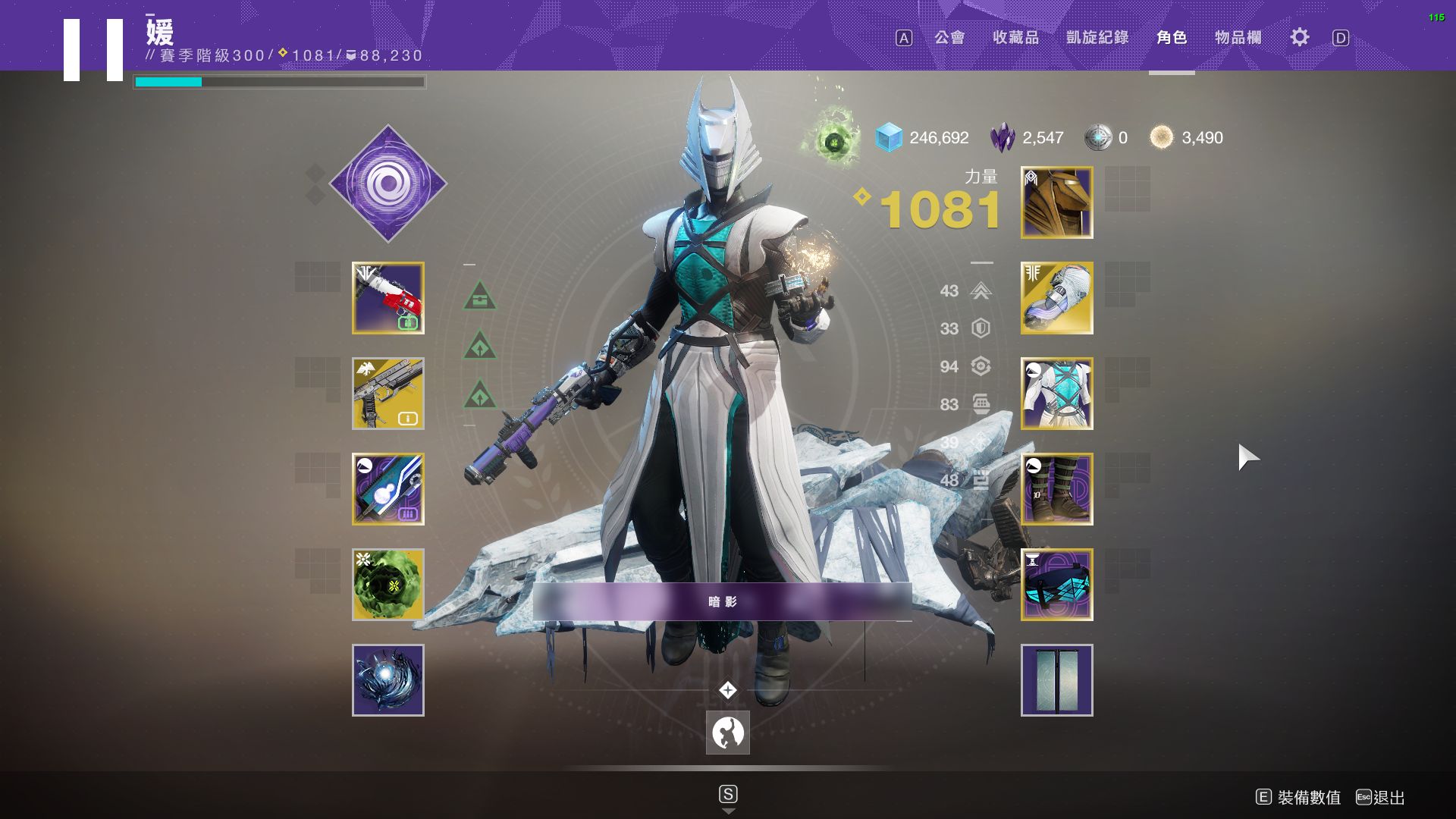Open the purple Void subclass diamond
The width and height of the screenshot is (1456, 819).
[x=388, y=184]
